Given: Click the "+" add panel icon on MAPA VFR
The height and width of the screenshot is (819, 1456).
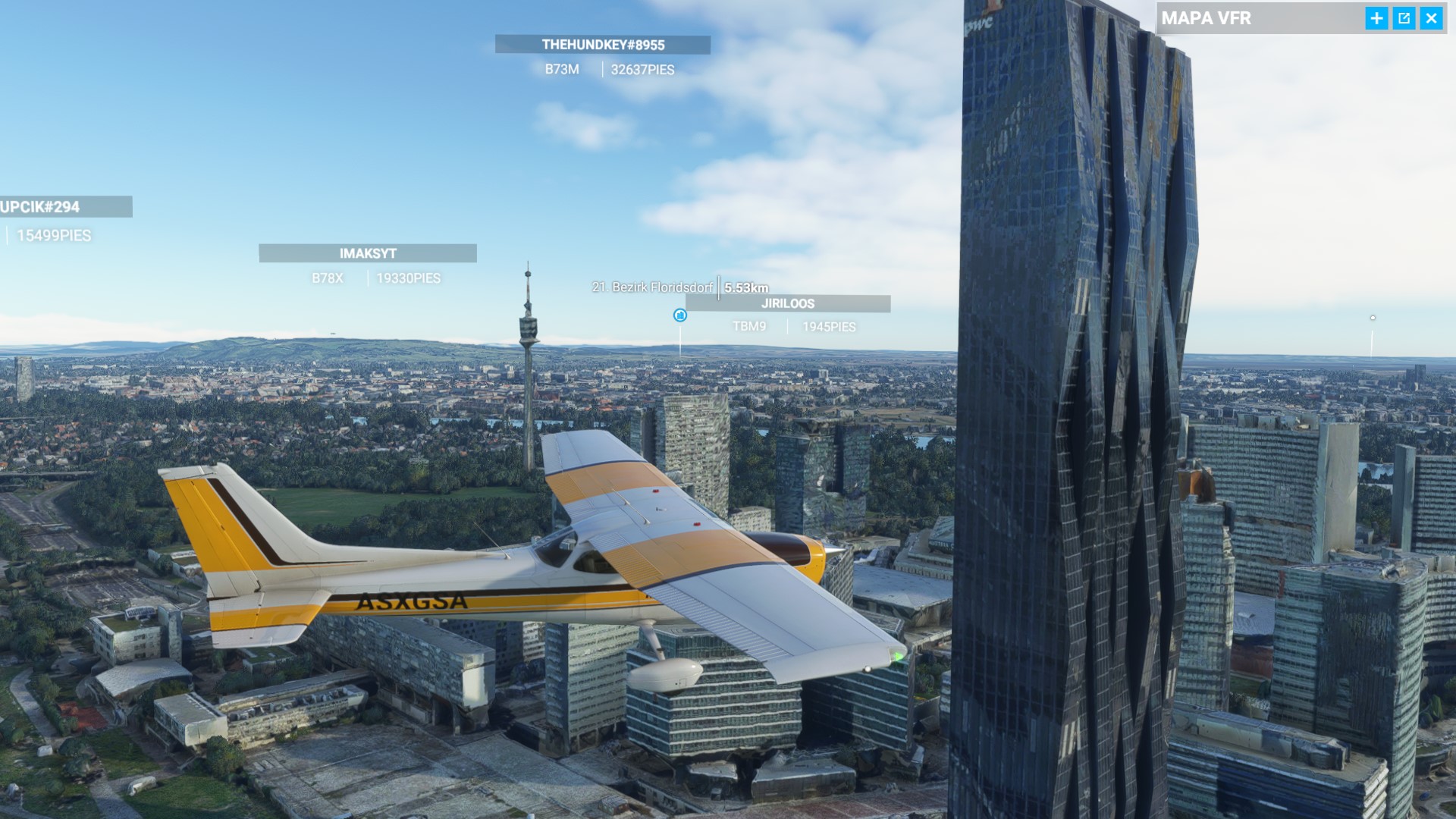Looking at the screenshot, I should (x=1376, y=19).
